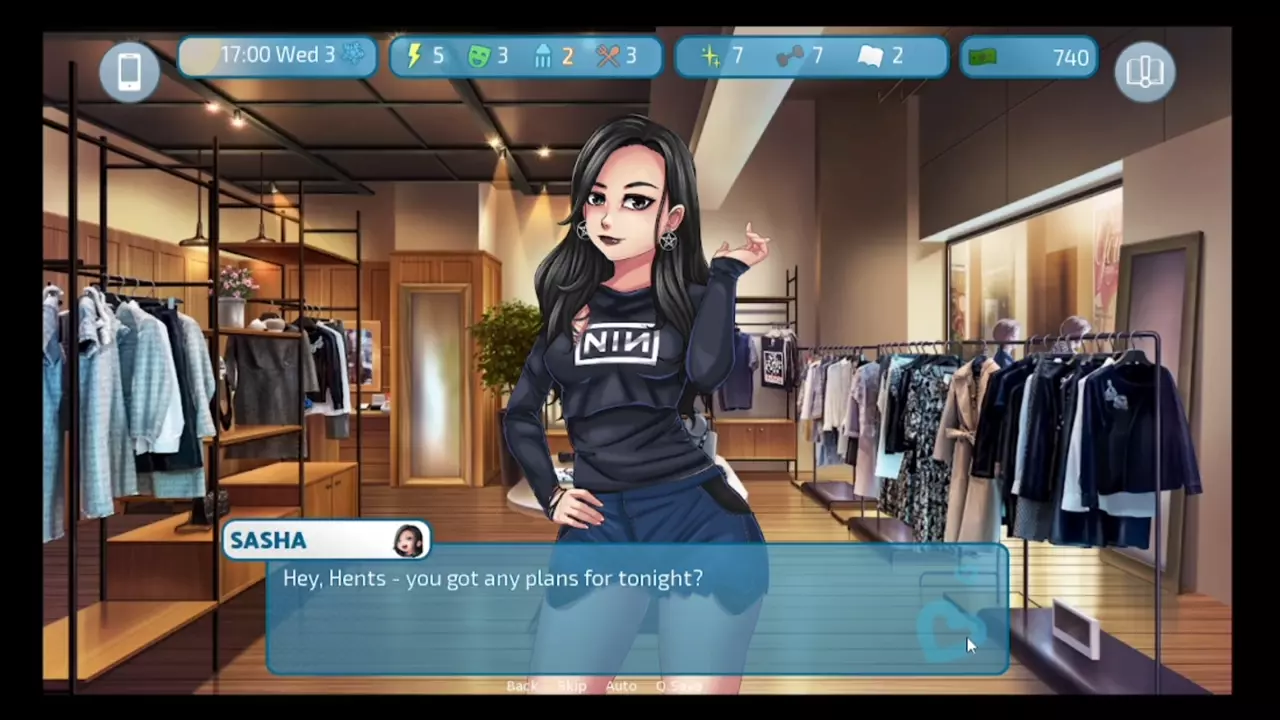Go Back to previous dialogue line
This screenshot has height=720, width=1280.
[x=521, y=686]
